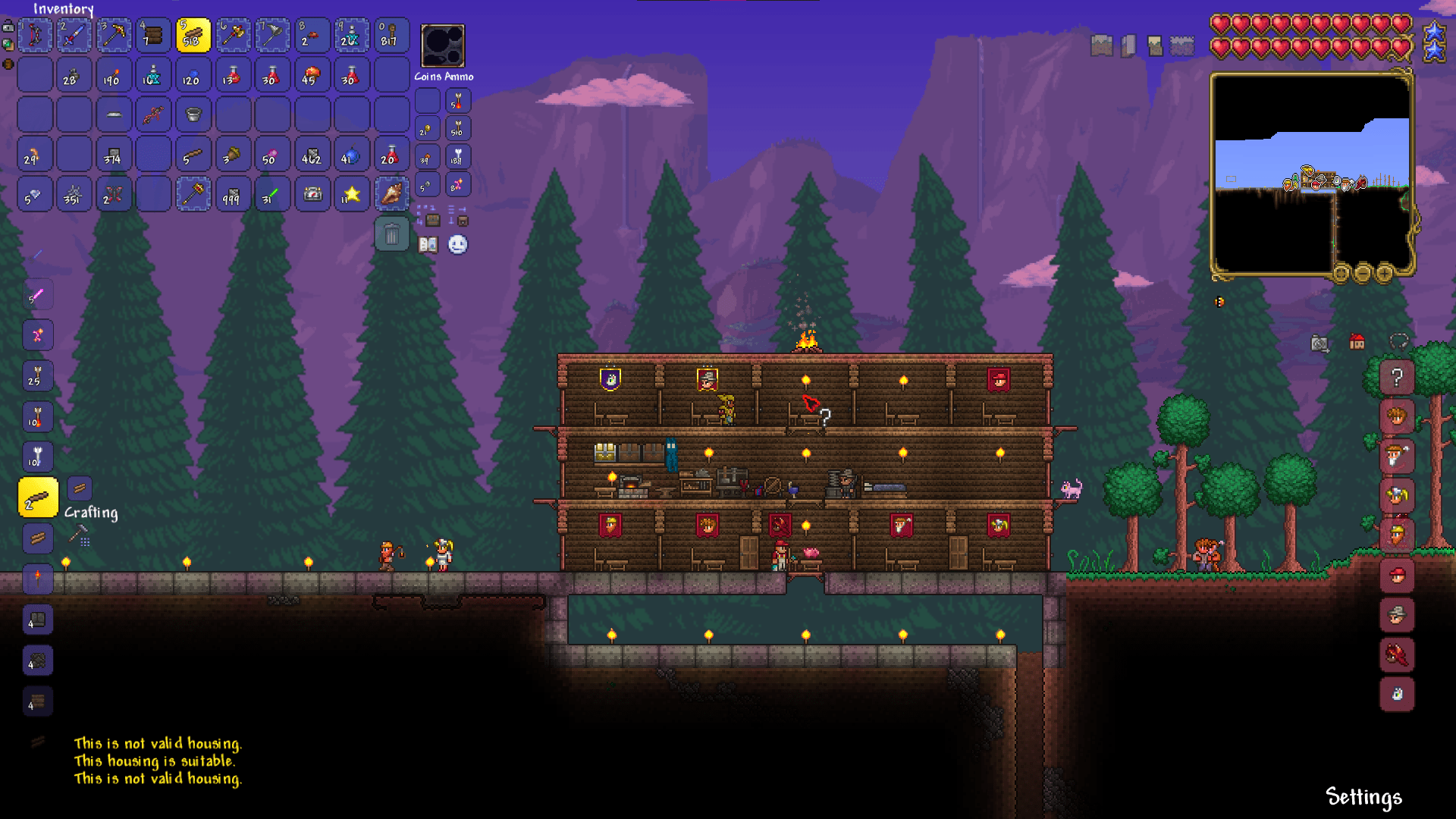Open the fullscreen map from the minimap controls
This screenshot has width=1456, height=819.
point(1341,273)
